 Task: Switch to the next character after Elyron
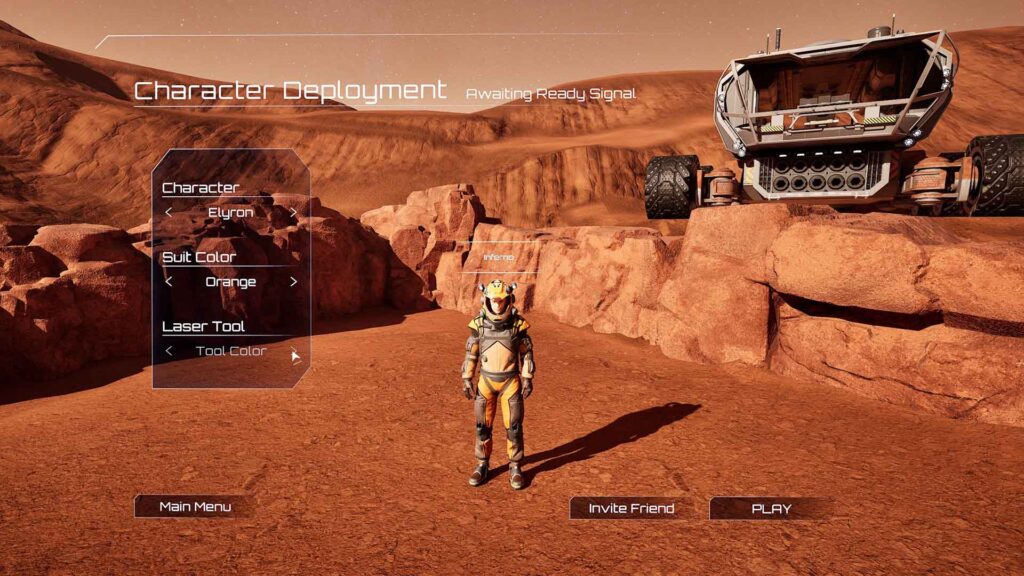pyautogui.click(x=293, y=212)
